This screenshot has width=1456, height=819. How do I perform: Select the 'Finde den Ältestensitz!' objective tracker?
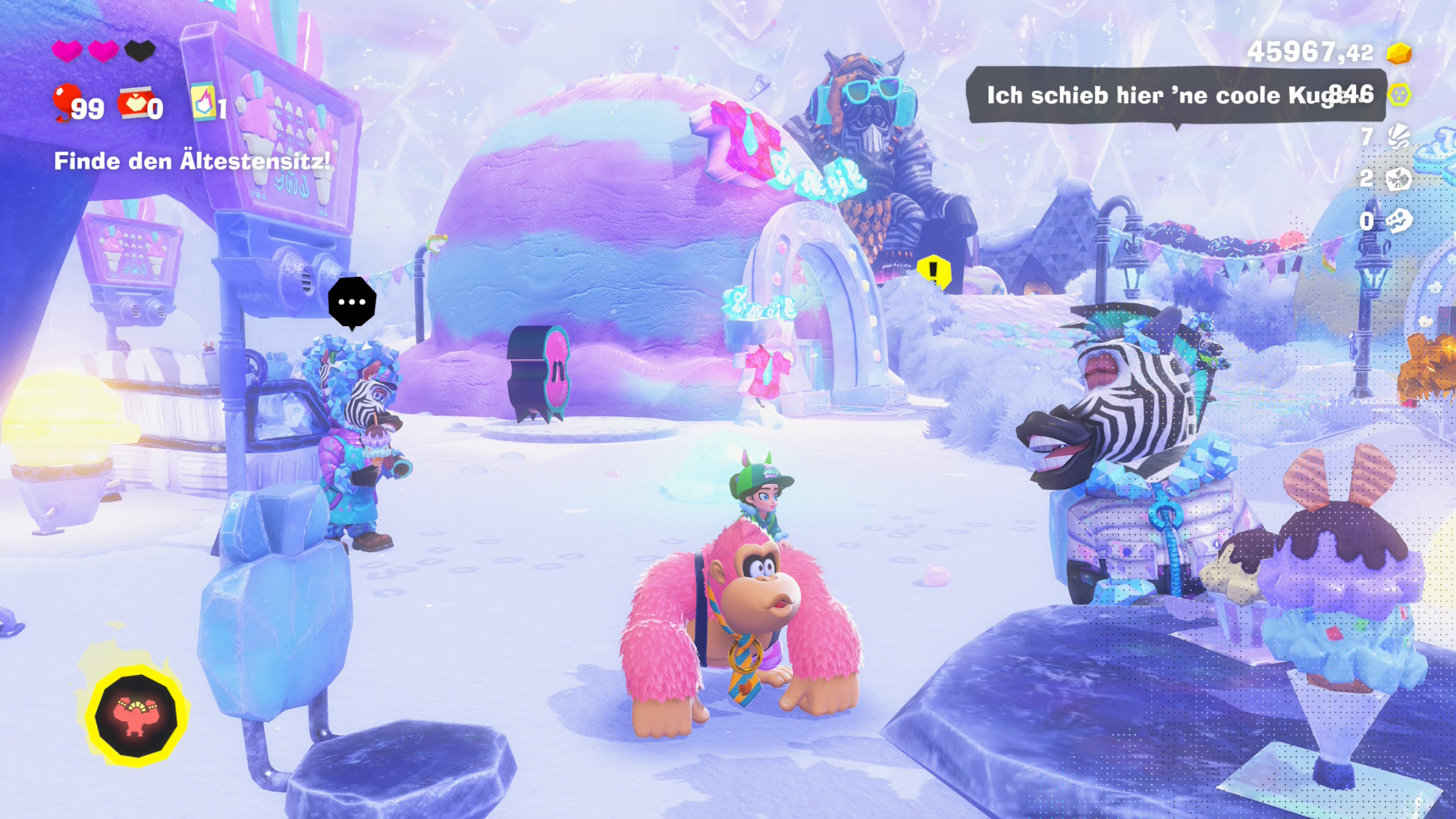point(192,161)
